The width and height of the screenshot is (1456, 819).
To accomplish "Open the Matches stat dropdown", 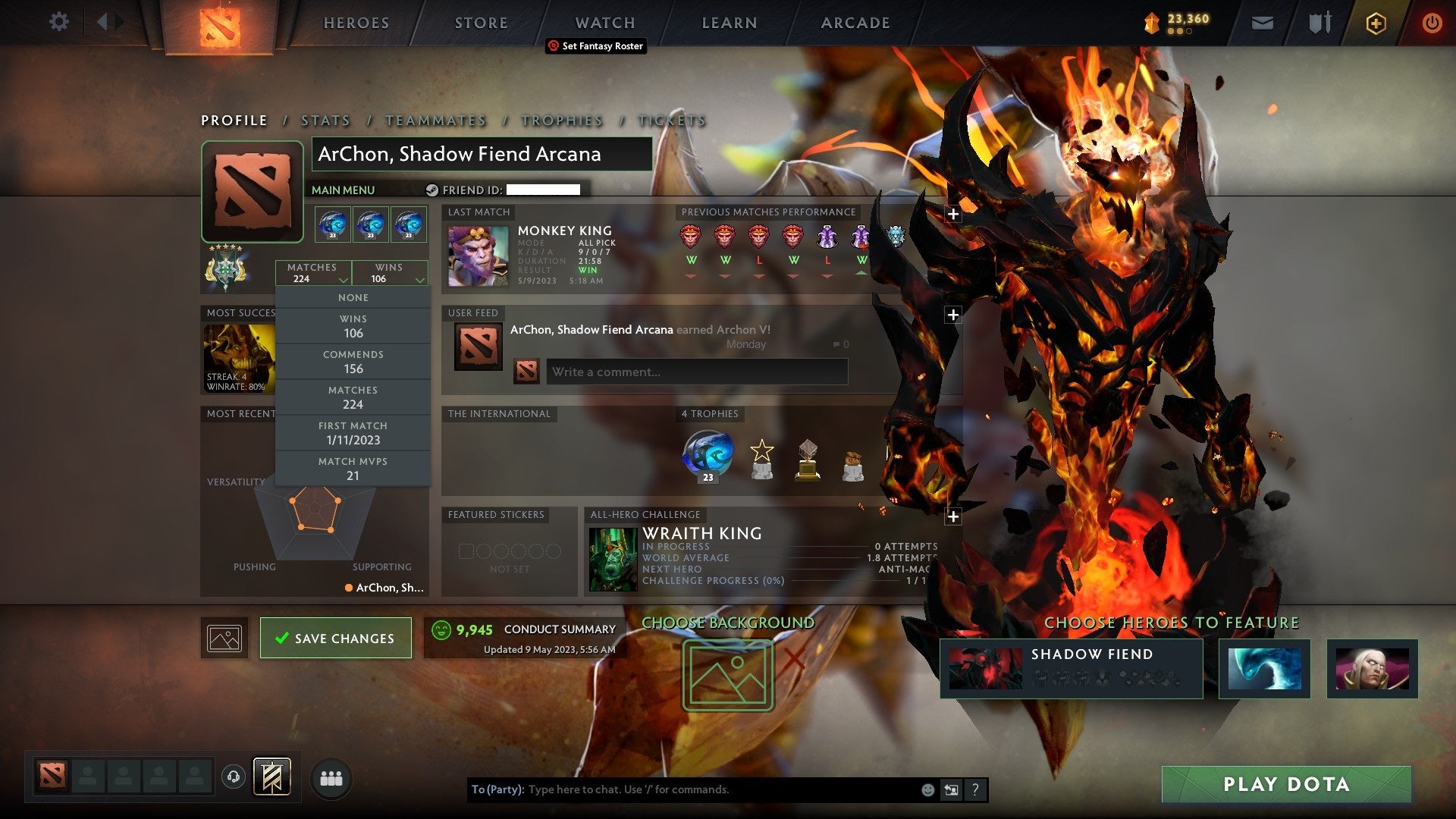I will [315, 273].
